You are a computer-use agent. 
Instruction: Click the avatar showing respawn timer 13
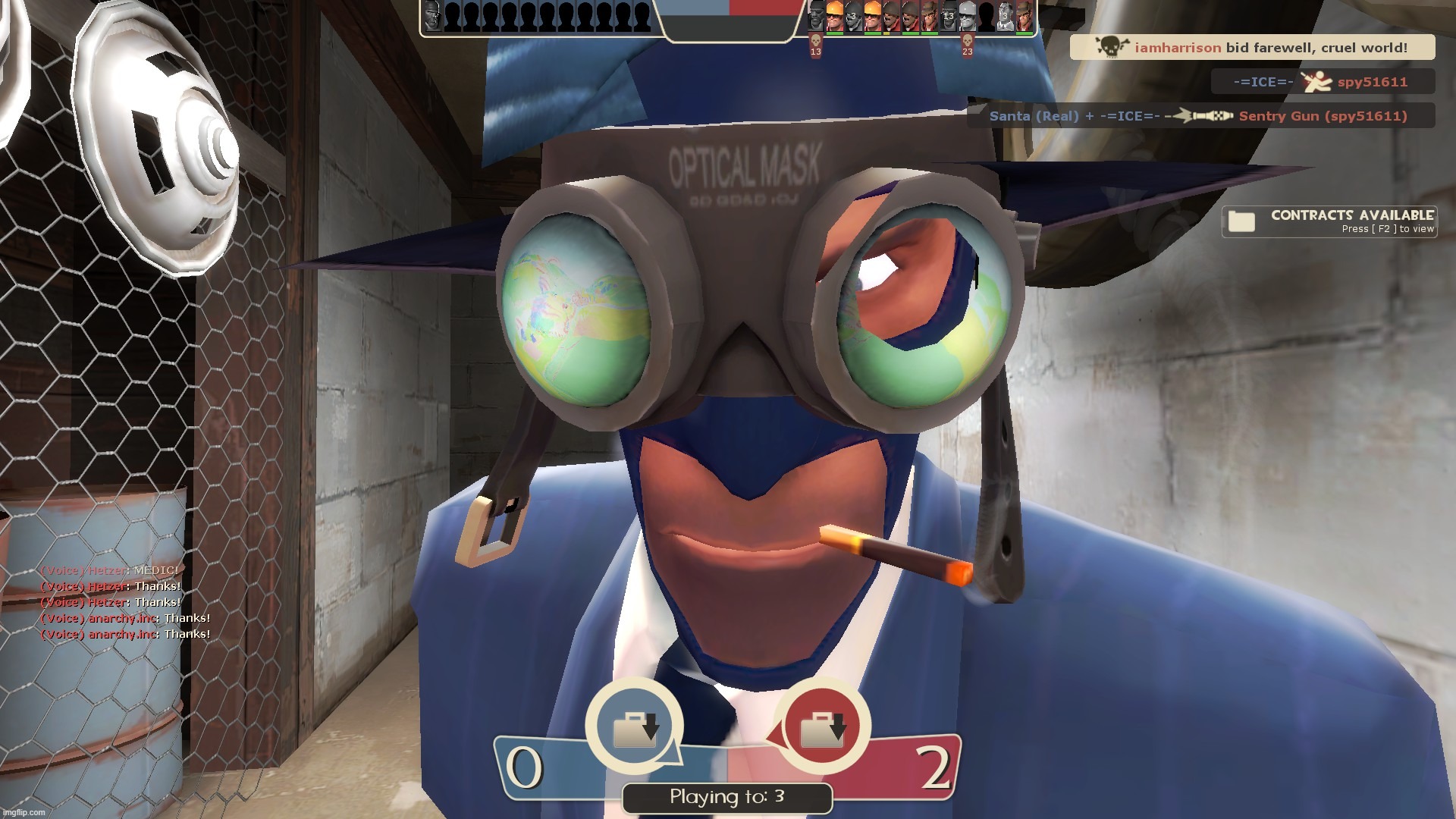coord(948,15)
